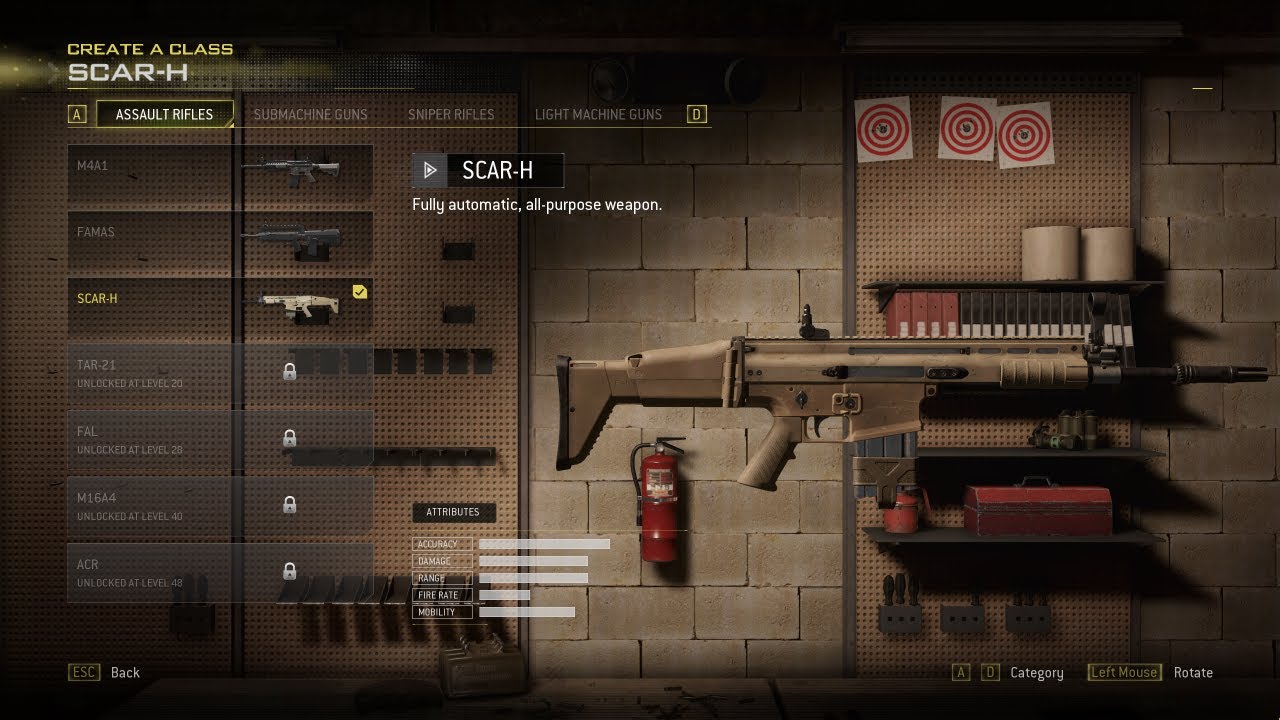
Task: Switch to the Assault Rifles tab
Action: (164, 114)
